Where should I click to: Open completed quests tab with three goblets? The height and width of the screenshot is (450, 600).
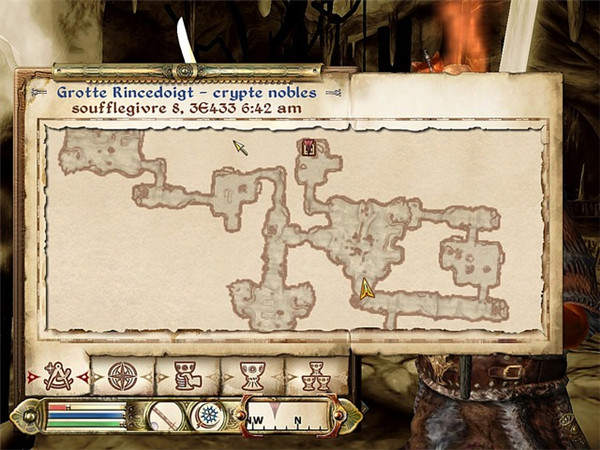pos(316,376)
